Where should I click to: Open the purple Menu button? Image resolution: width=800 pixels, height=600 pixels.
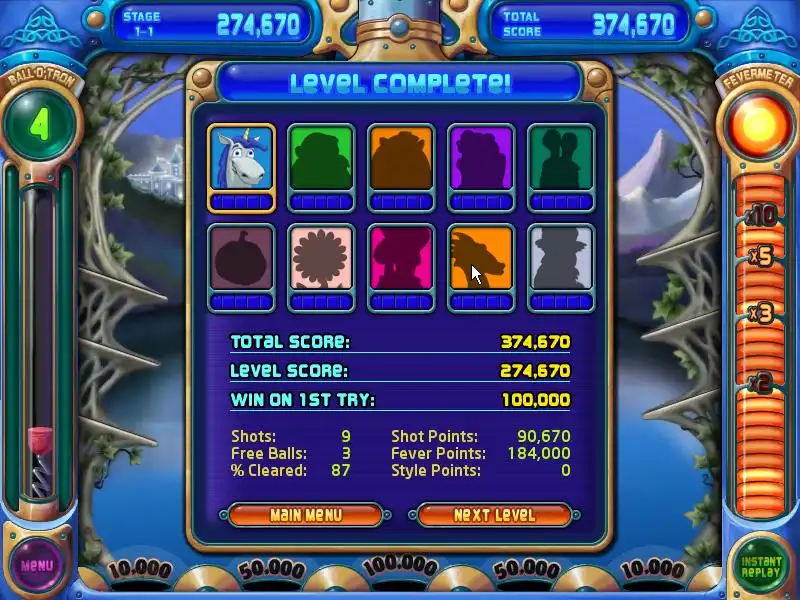point(37,565)
